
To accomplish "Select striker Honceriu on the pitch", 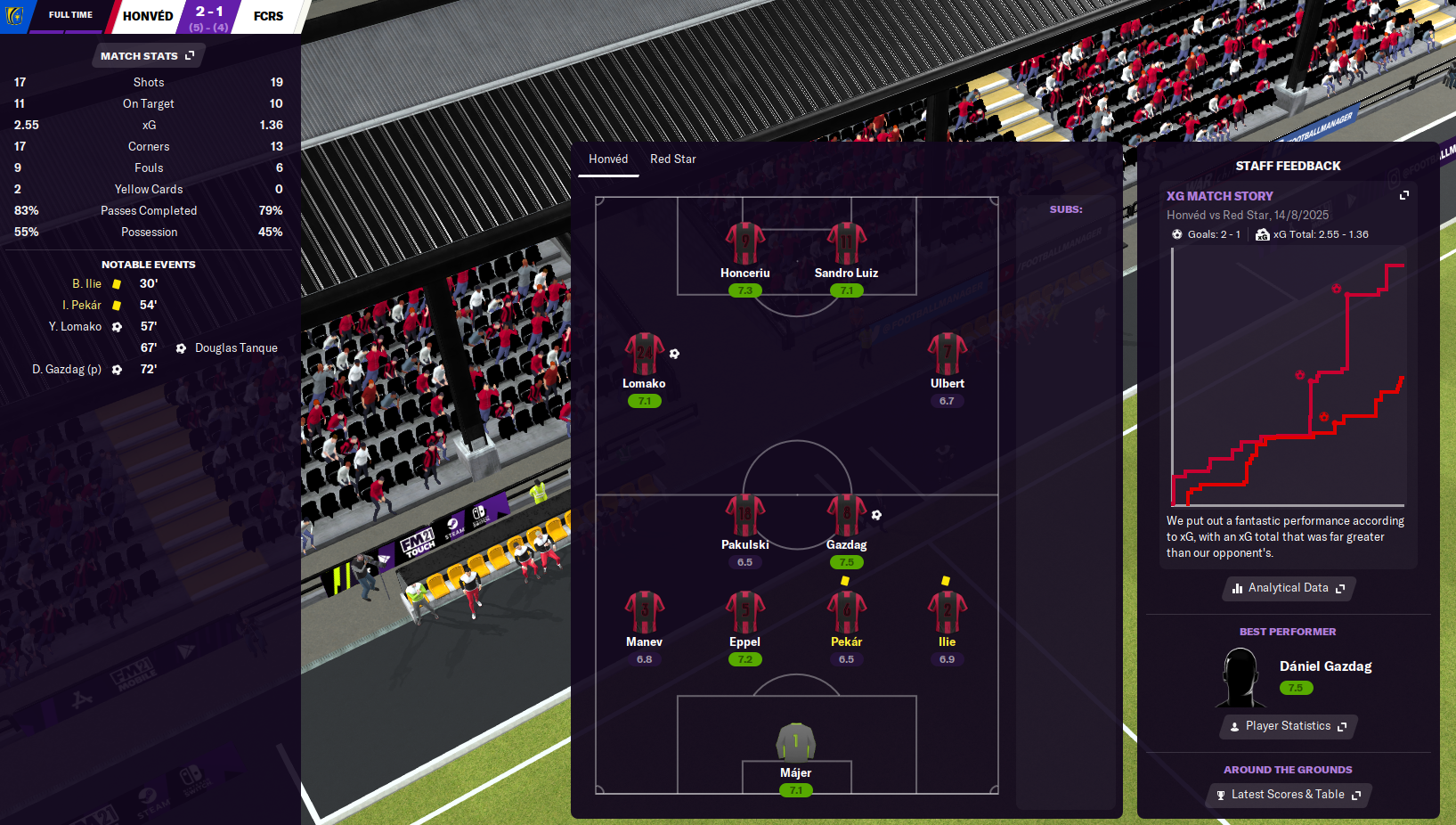I will click(745, 245).
